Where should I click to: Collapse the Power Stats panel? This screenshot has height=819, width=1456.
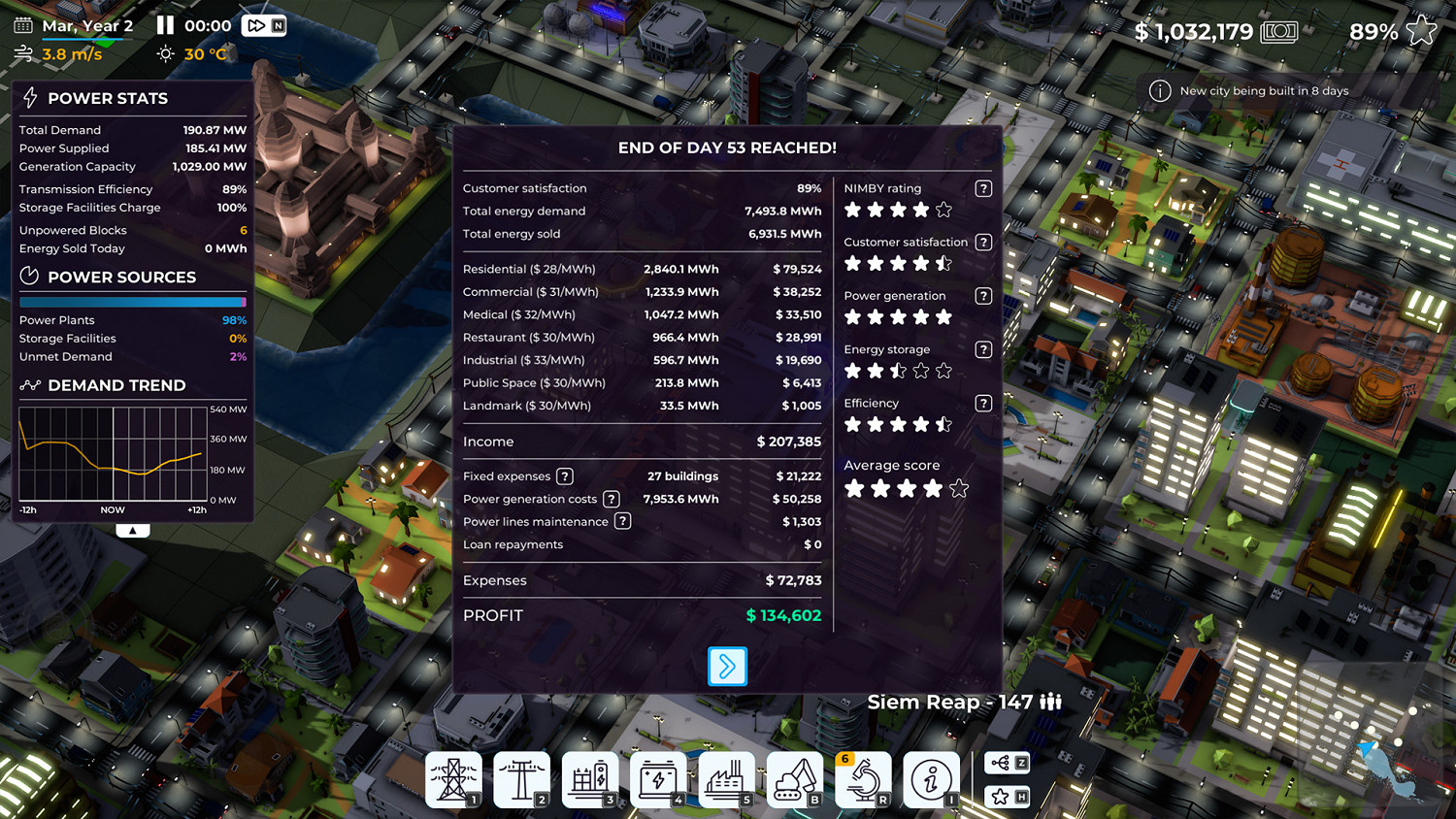tap(132, 529)
